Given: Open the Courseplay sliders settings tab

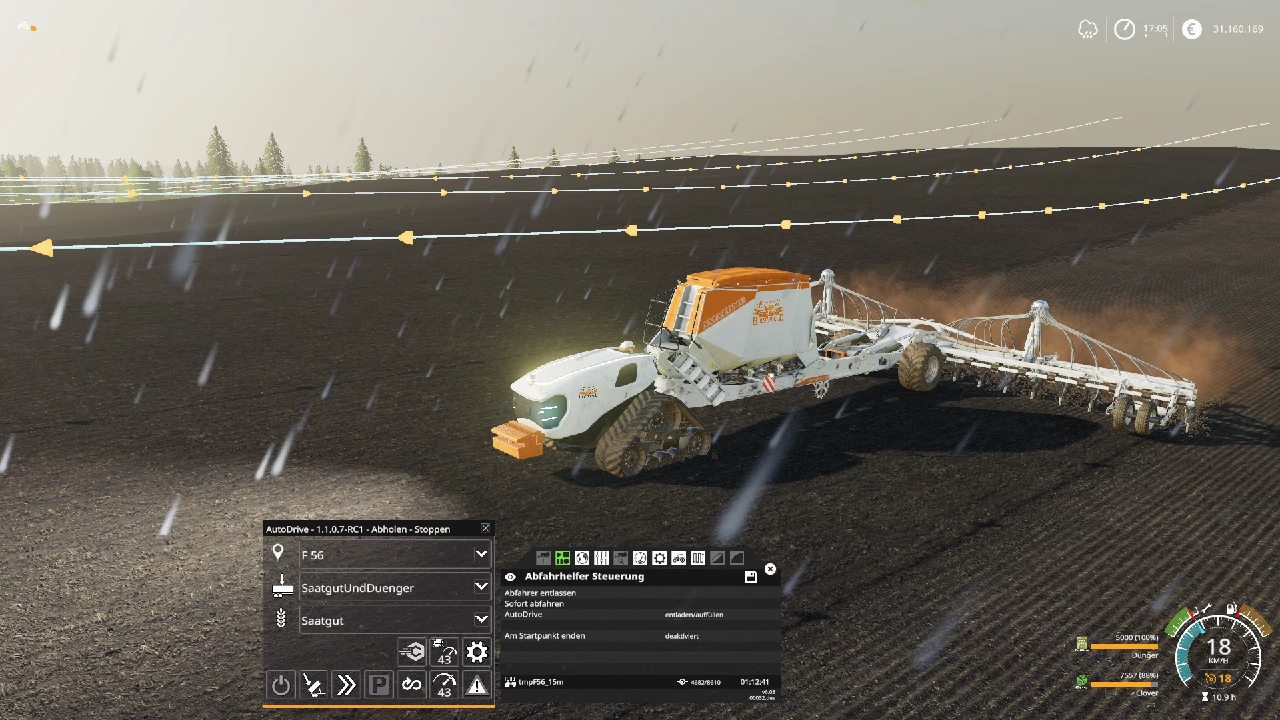Looking at the screenshot, I should 601,558.
